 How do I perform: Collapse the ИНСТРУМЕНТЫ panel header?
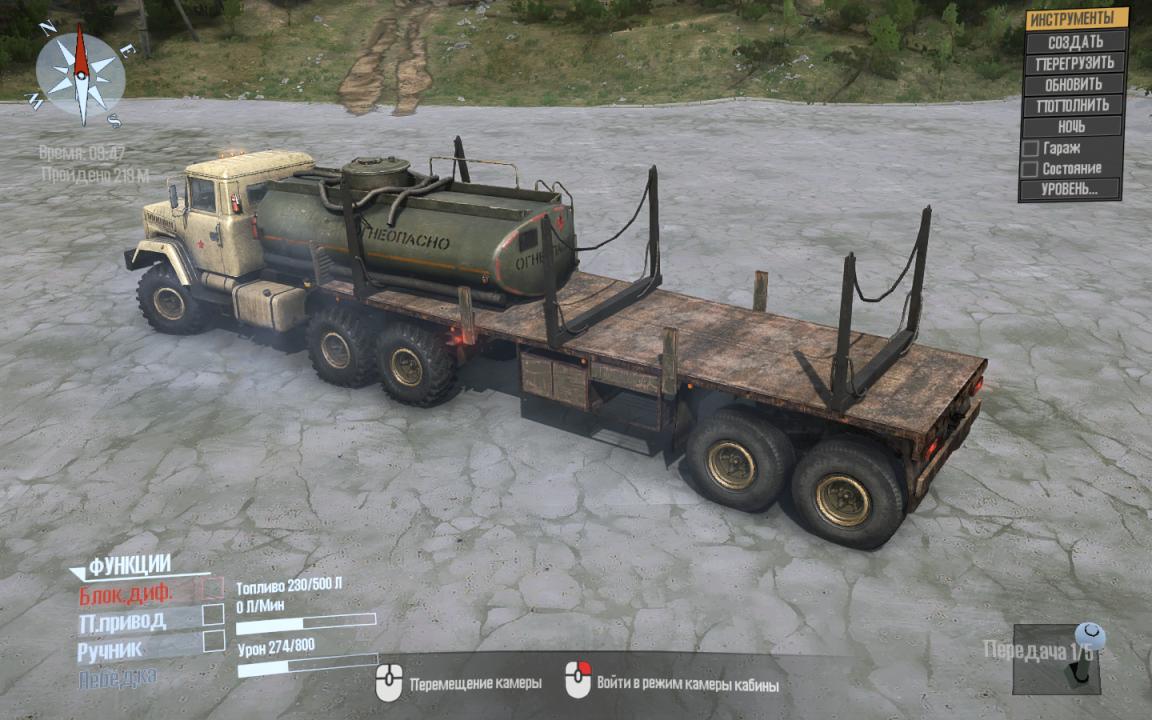(x=1076, y=19)
